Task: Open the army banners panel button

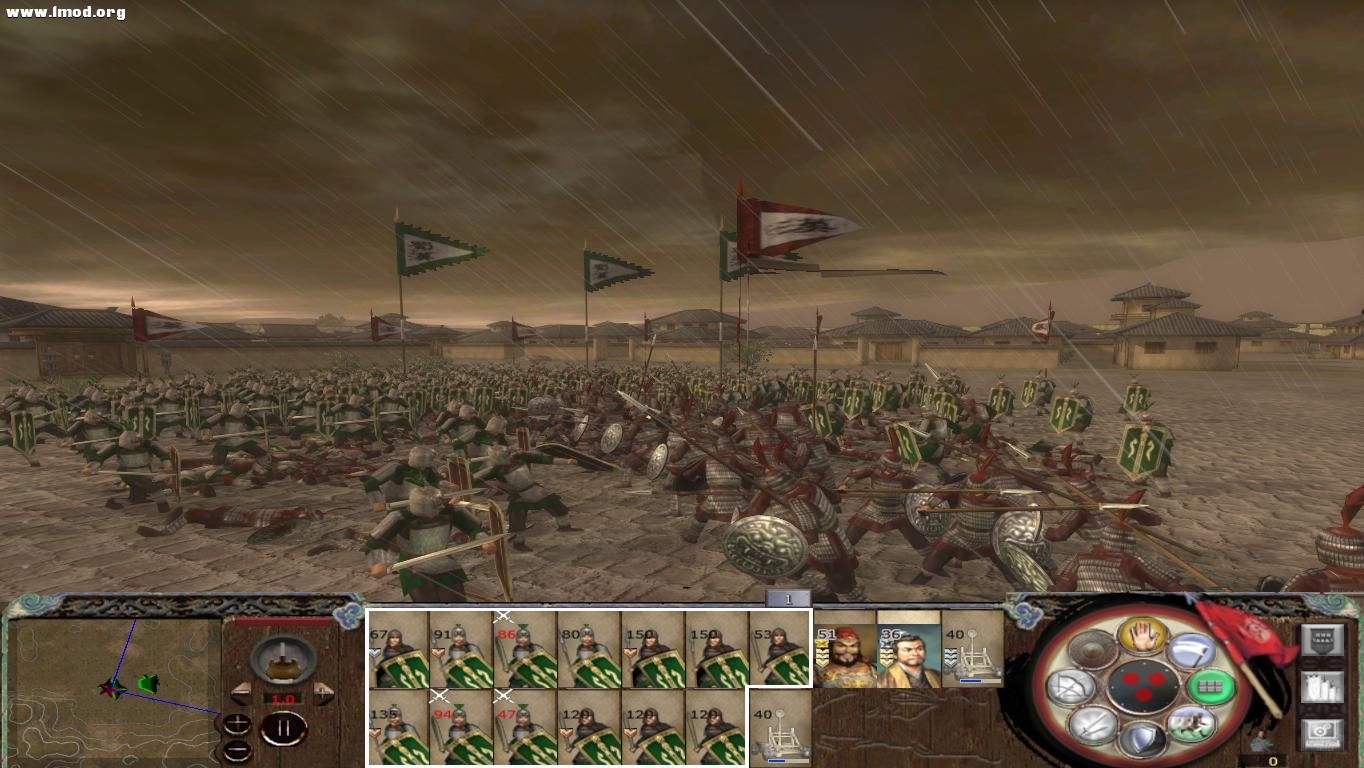Action: [1323, 640]
